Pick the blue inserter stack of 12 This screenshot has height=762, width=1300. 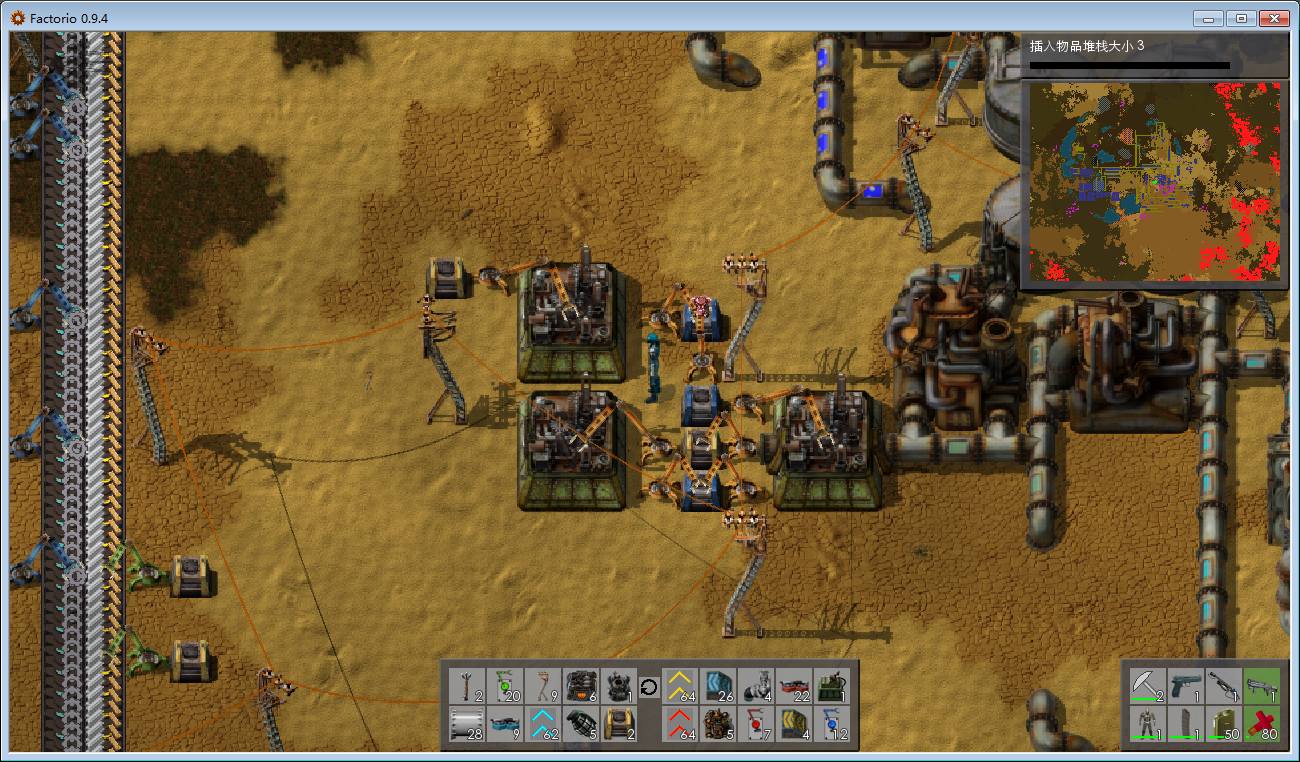point(833,724)
